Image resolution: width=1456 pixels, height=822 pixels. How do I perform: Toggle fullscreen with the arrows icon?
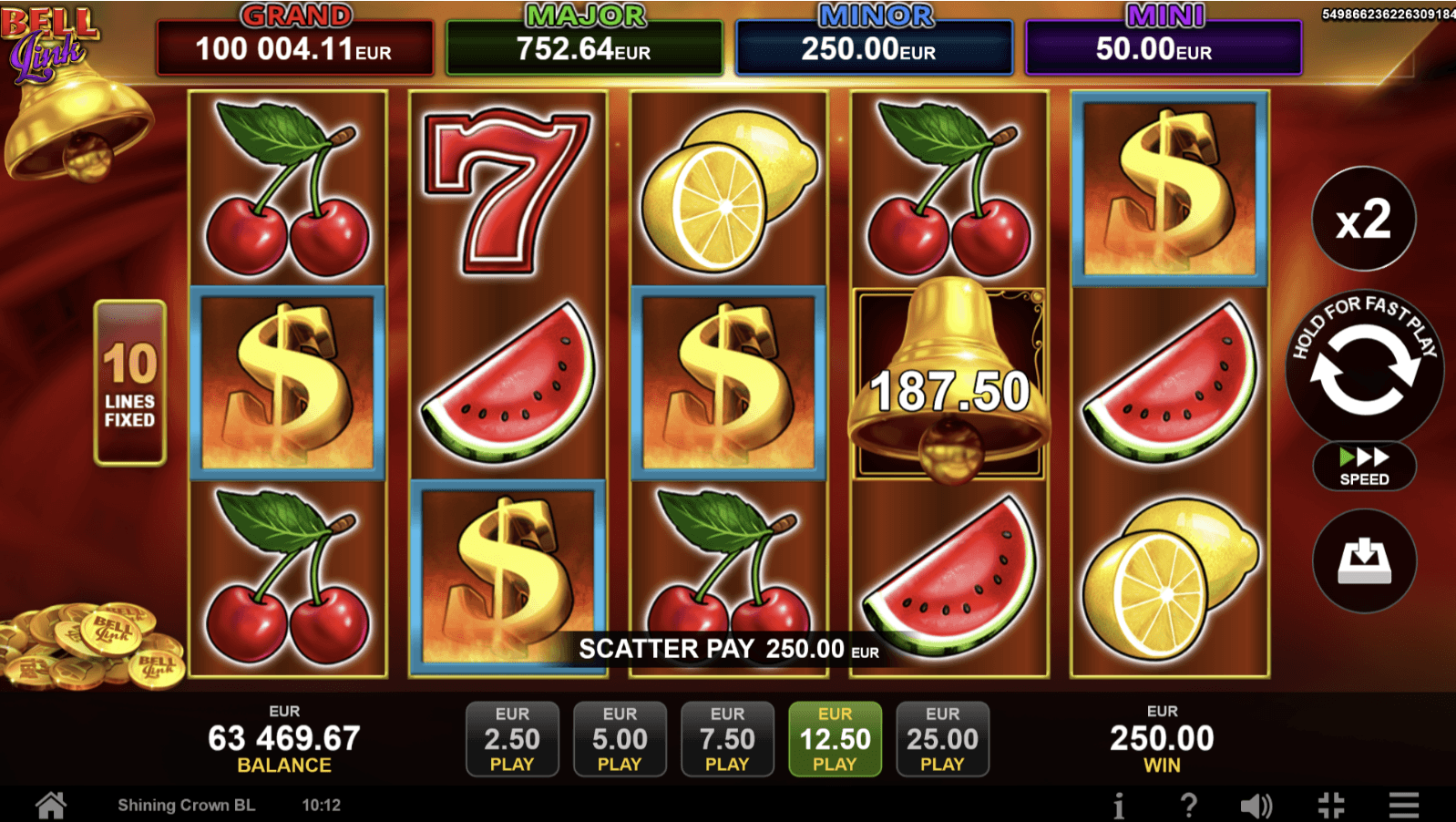[1331, 806]
